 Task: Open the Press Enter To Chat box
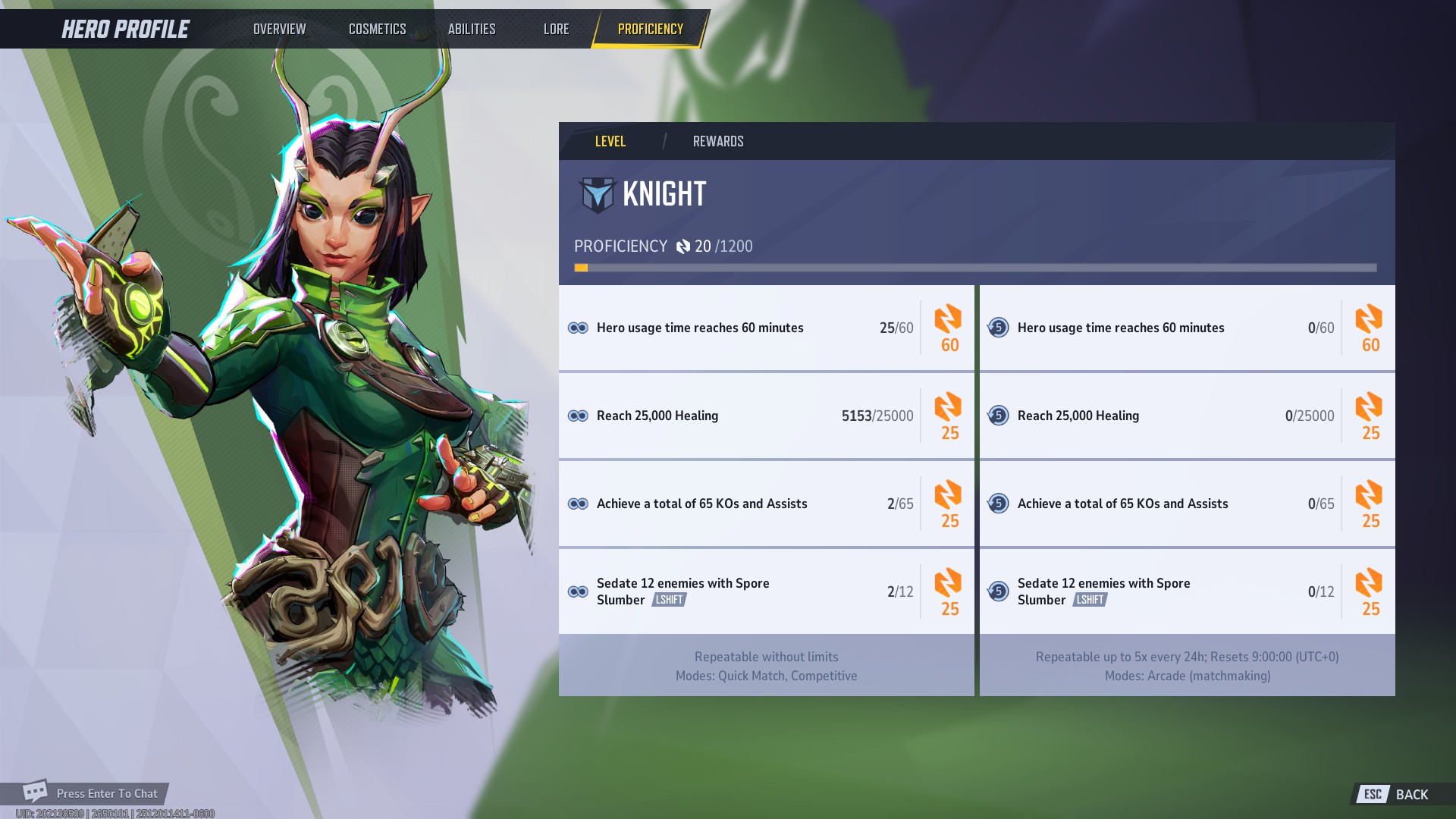pyautogui.click(x=95, y=793)
